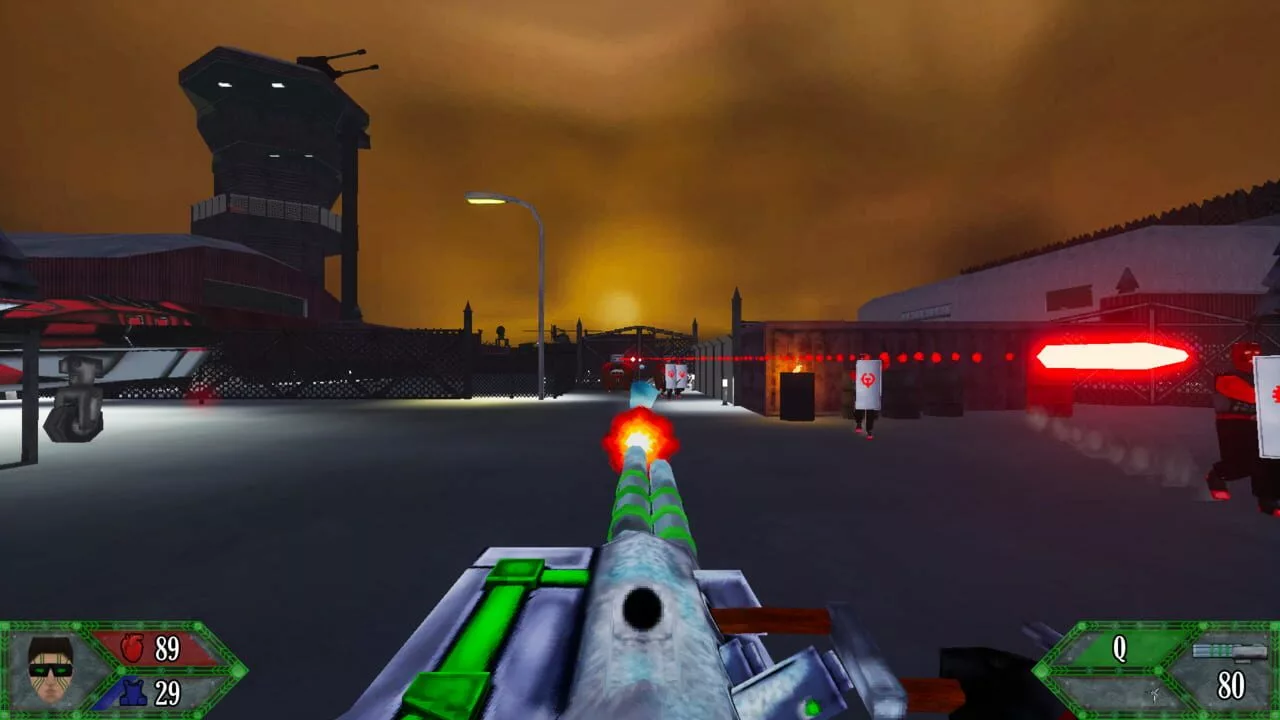Viewport: 1280px width, 720px height.
Task: Click the Q item slot
Action: (1119, 650)
